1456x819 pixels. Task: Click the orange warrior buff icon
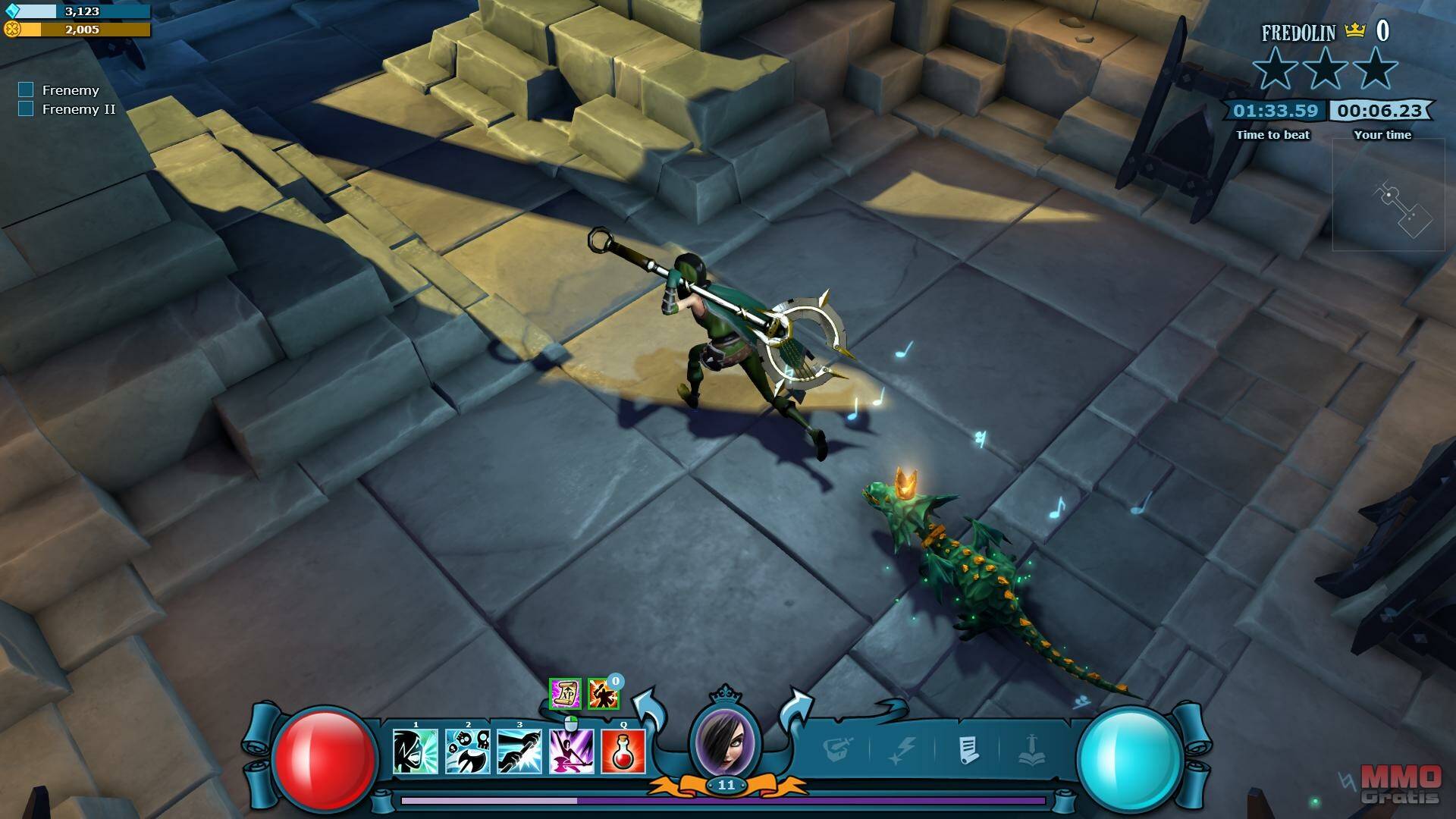click(603, 693)
